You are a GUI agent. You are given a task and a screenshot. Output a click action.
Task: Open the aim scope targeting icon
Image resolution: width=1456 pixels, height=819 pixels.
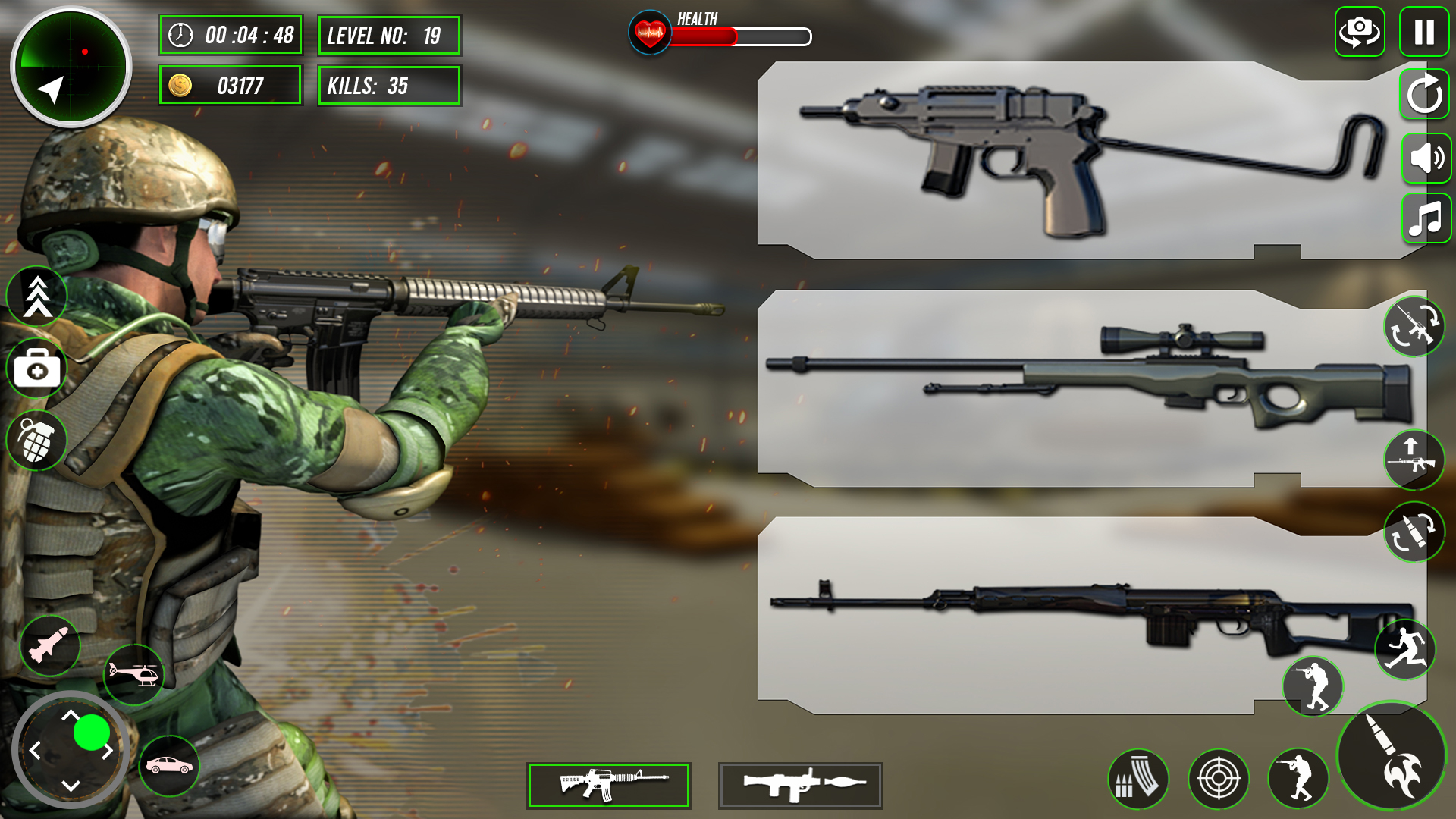[1220, 777]
